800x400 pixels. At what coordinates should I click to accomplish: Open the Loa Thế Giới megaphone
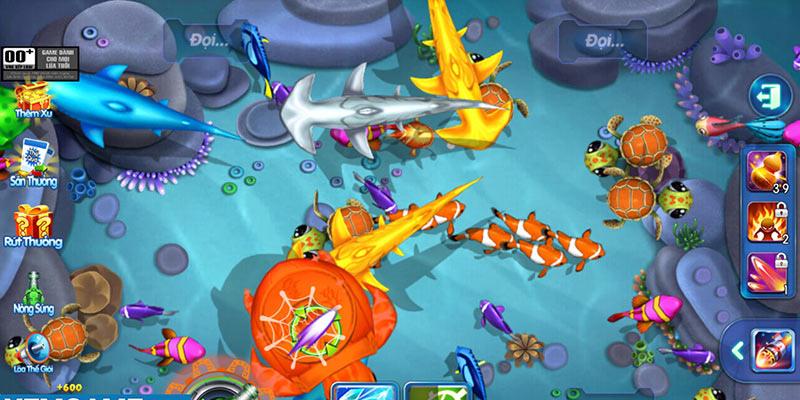(33, 348)
